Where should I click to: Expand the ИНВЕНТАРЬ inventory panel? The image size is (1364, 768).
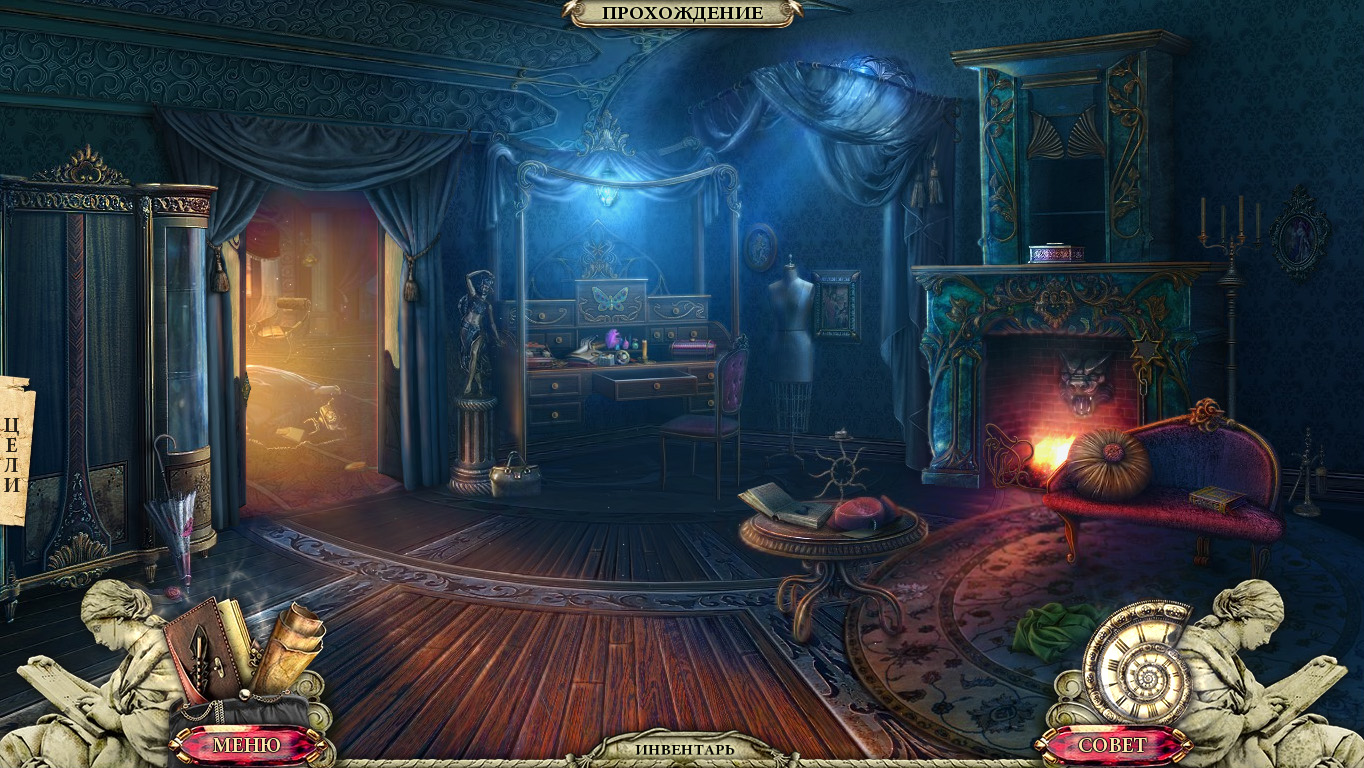[x=684, y=749]
